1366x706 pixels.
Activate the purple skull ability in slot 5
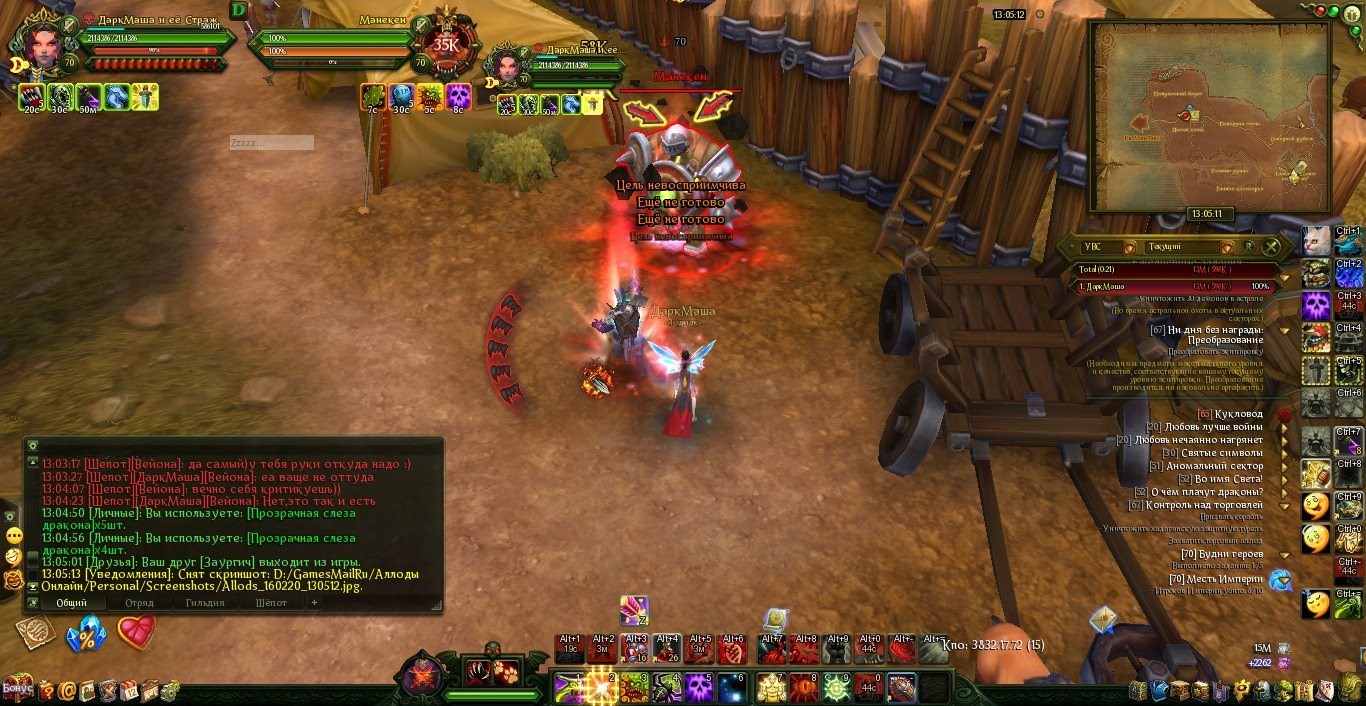point(698,687)
